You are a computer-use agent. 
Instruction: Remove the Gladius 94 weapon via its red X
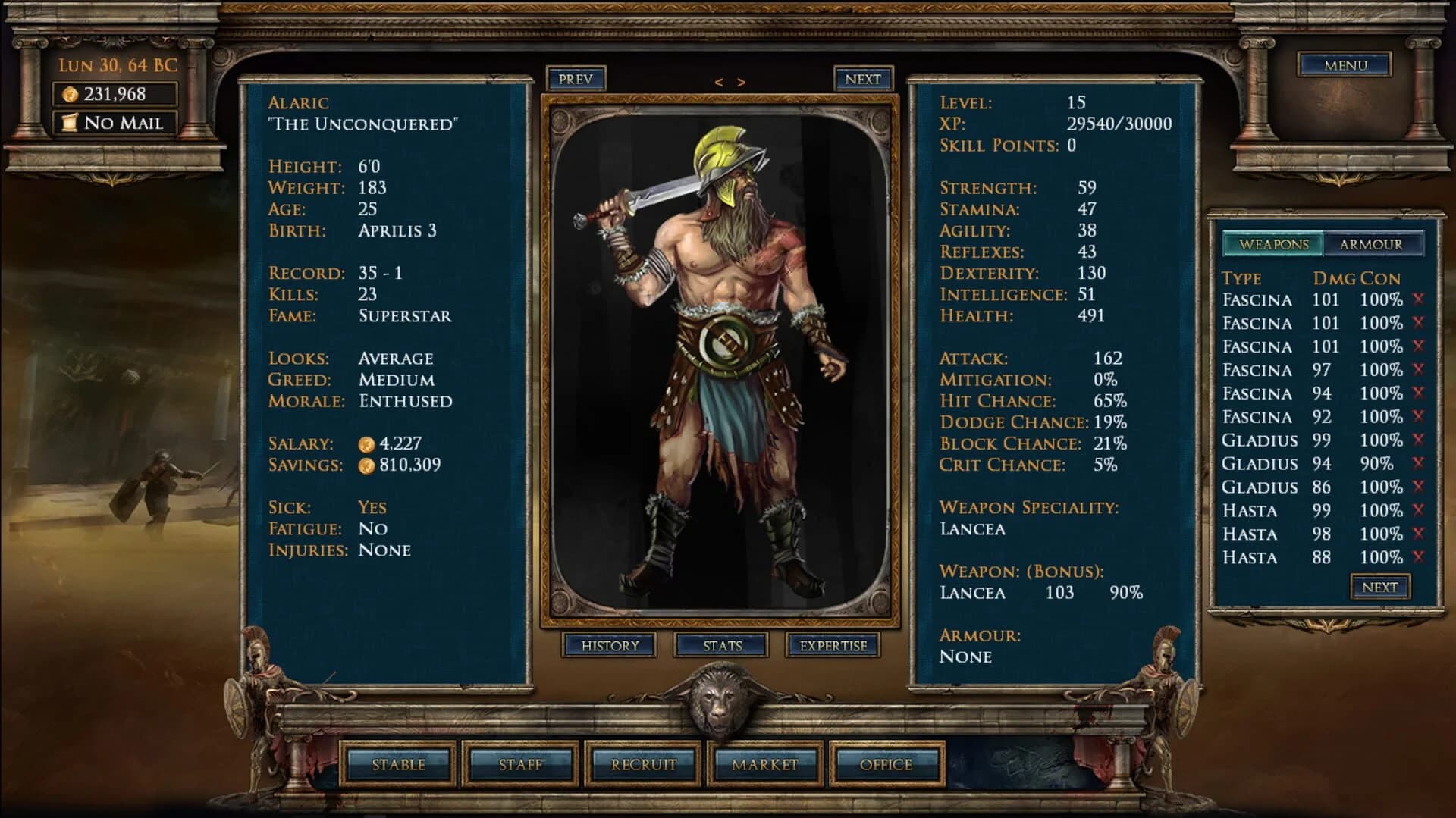(1417, 463)
